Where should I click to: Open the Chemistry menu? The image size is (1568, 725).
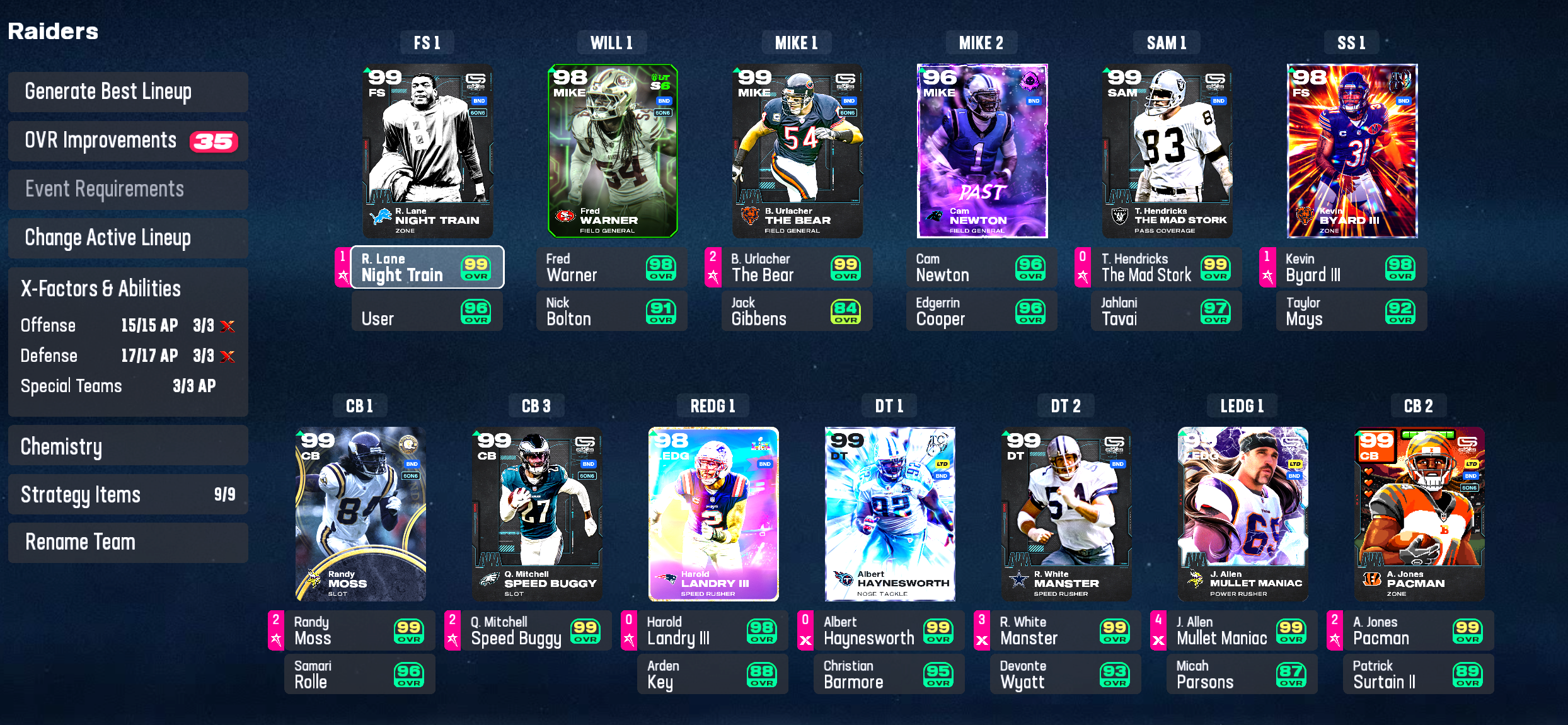pos(128,446)
